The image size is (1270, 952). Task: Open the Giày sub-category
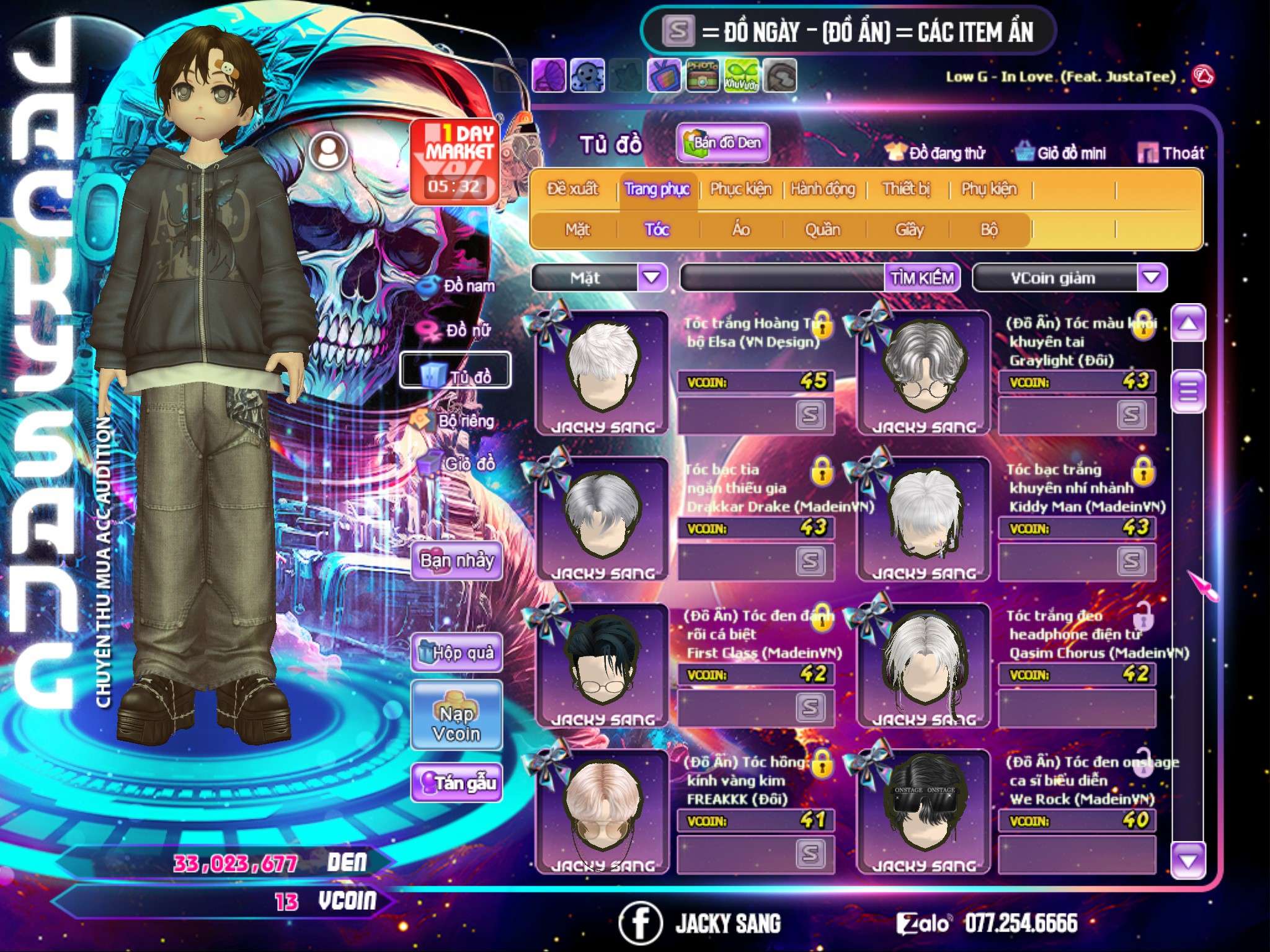pyautogui.click(x=909, y=230)
